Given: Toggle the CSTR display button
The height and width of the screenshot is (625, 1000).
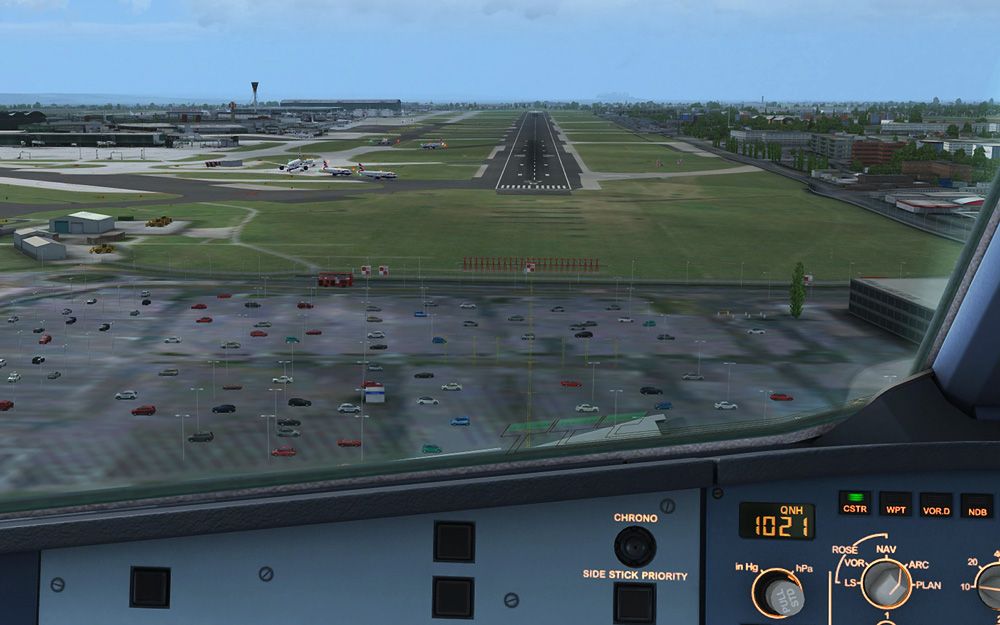Looking at the screenshot, I should pos(855,505).
